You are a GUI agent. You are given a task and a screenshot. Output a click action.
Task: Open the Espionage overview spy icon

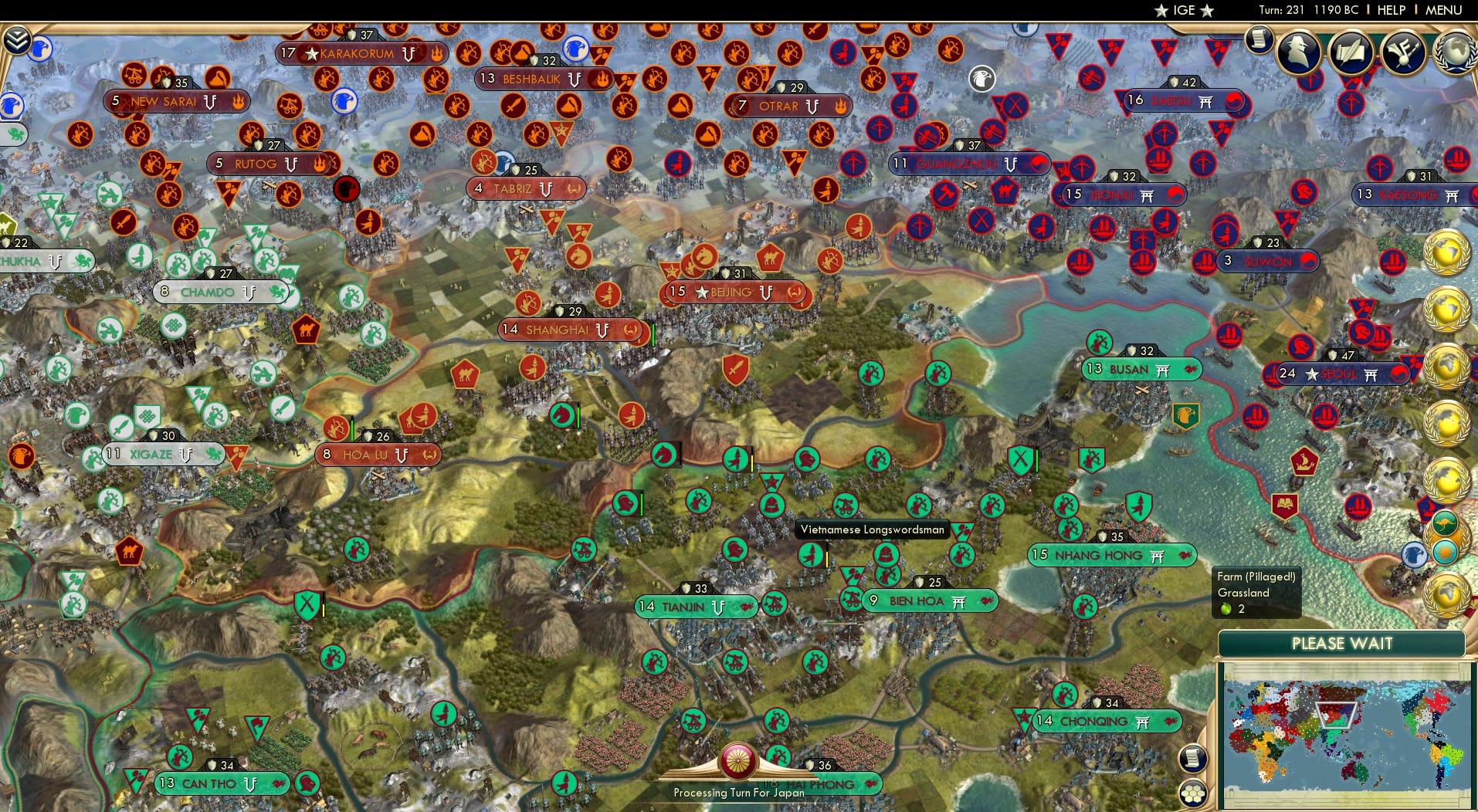[x=1297, y=52]
